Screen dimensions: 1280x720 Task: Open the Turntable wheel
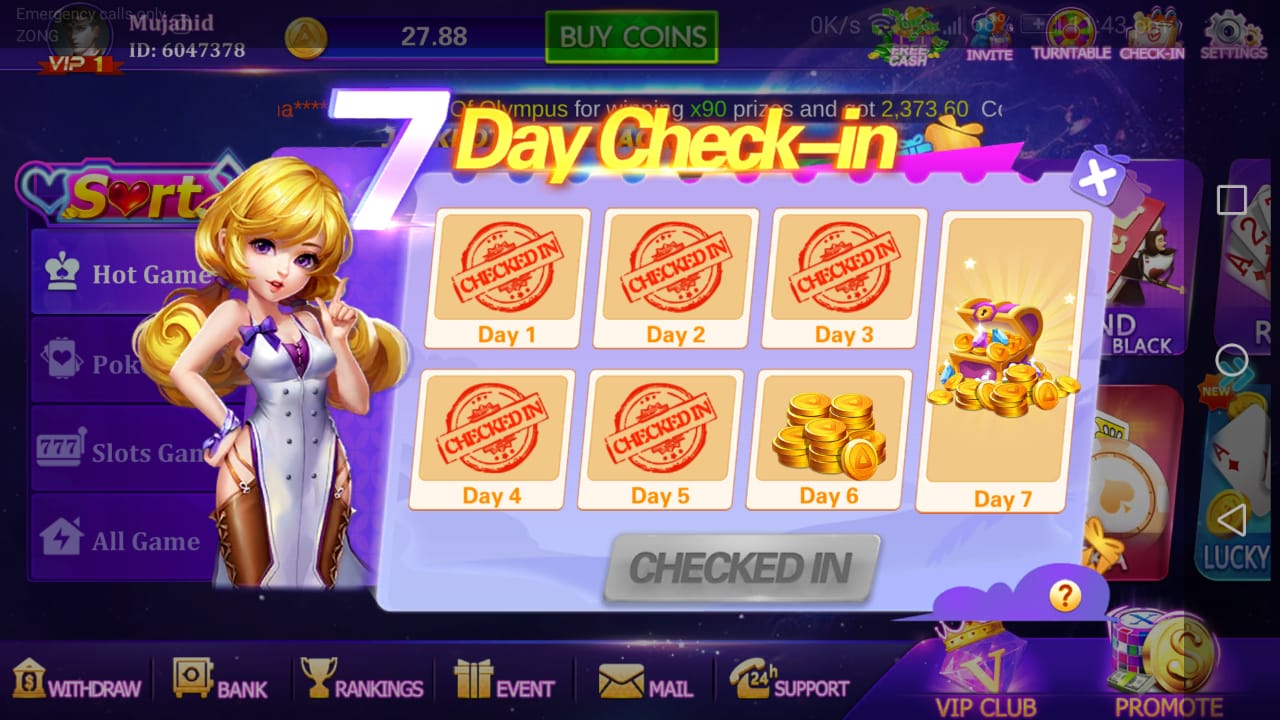tap(1071, 35)
